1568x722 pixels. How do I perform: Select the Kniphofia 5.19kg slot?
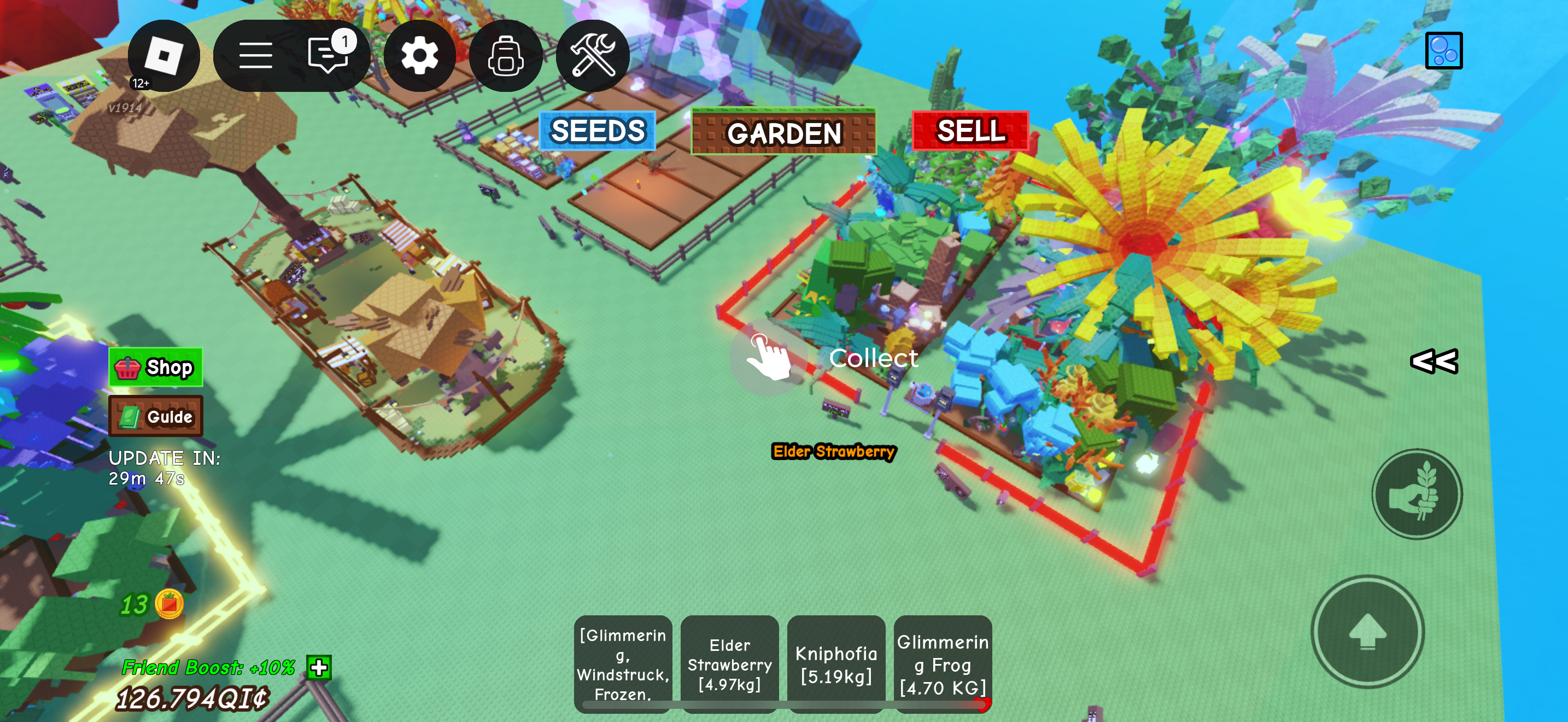click(x=836, y=663)
